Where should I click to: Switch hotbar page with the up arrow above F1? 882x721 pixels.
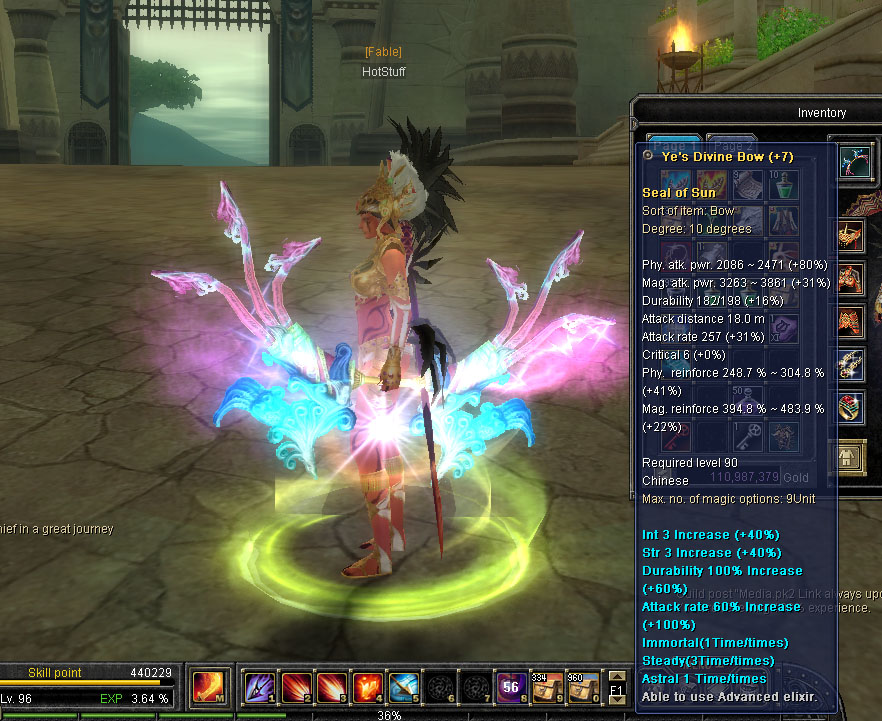click(x=617, y=675)
